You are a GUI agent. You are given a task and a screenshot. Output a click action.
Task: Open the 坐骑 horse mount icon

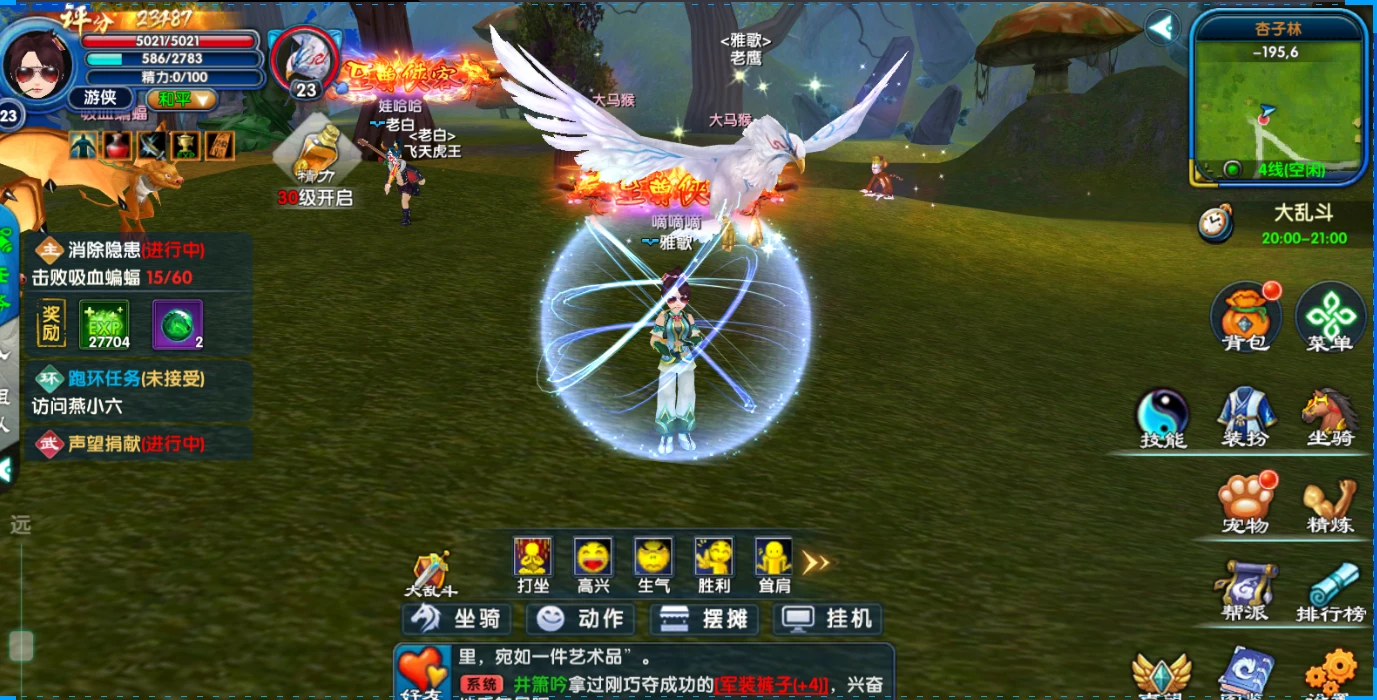coord(1329,416)
